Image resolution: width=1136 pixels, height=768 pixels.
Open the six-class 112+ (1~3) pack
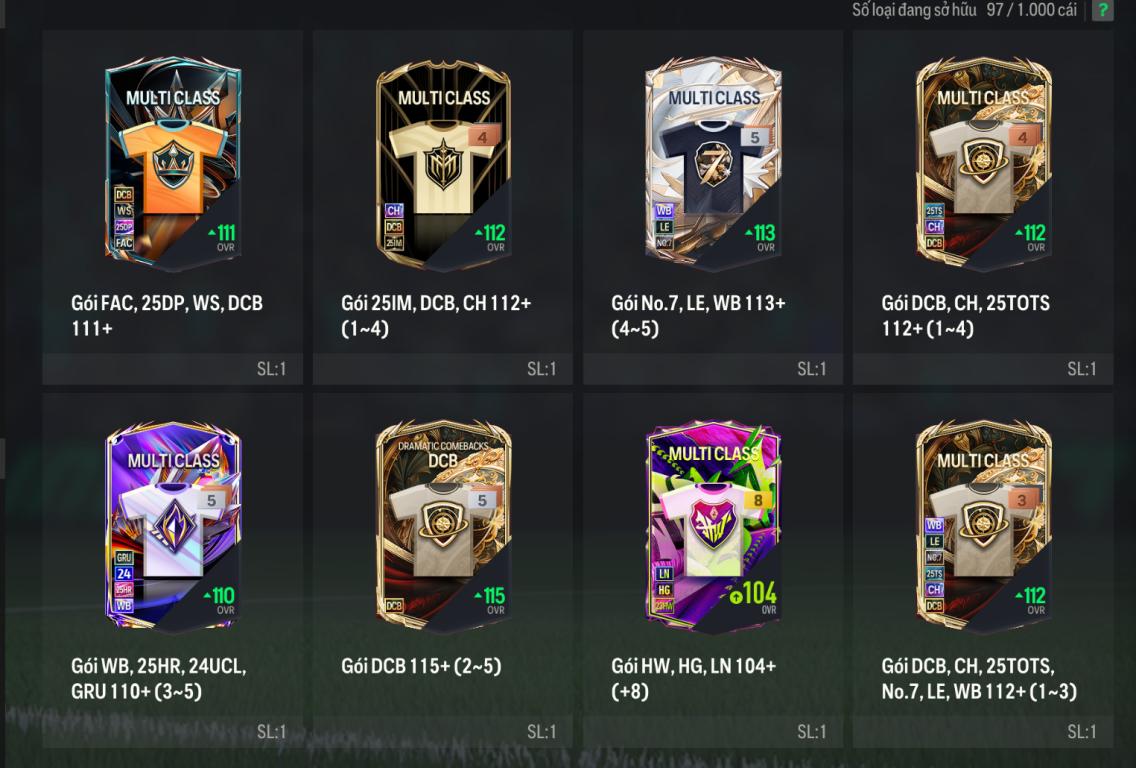983,527
